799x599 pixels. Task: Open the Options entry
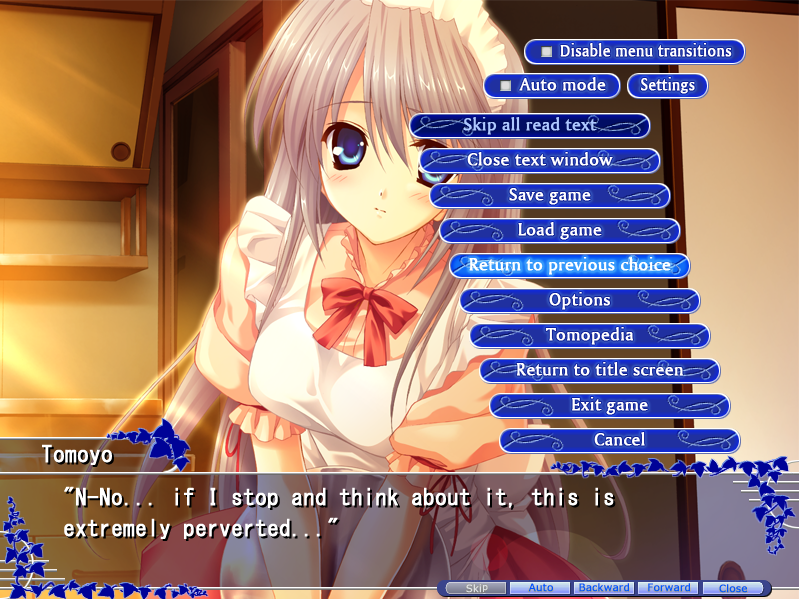point(580,300)
